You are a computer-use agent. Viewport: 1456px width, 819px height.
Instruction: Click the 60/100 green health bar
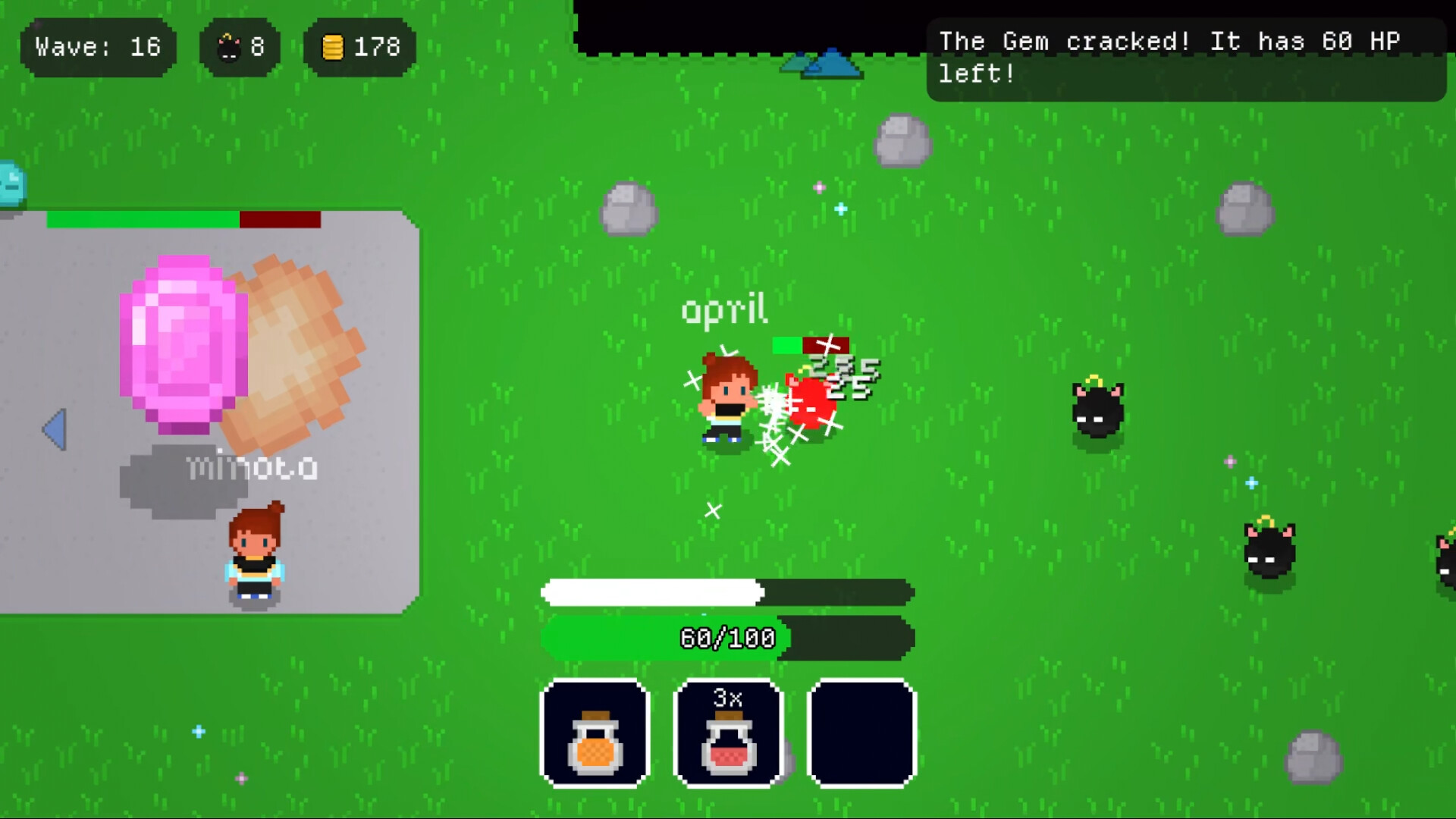coord(726,639)
